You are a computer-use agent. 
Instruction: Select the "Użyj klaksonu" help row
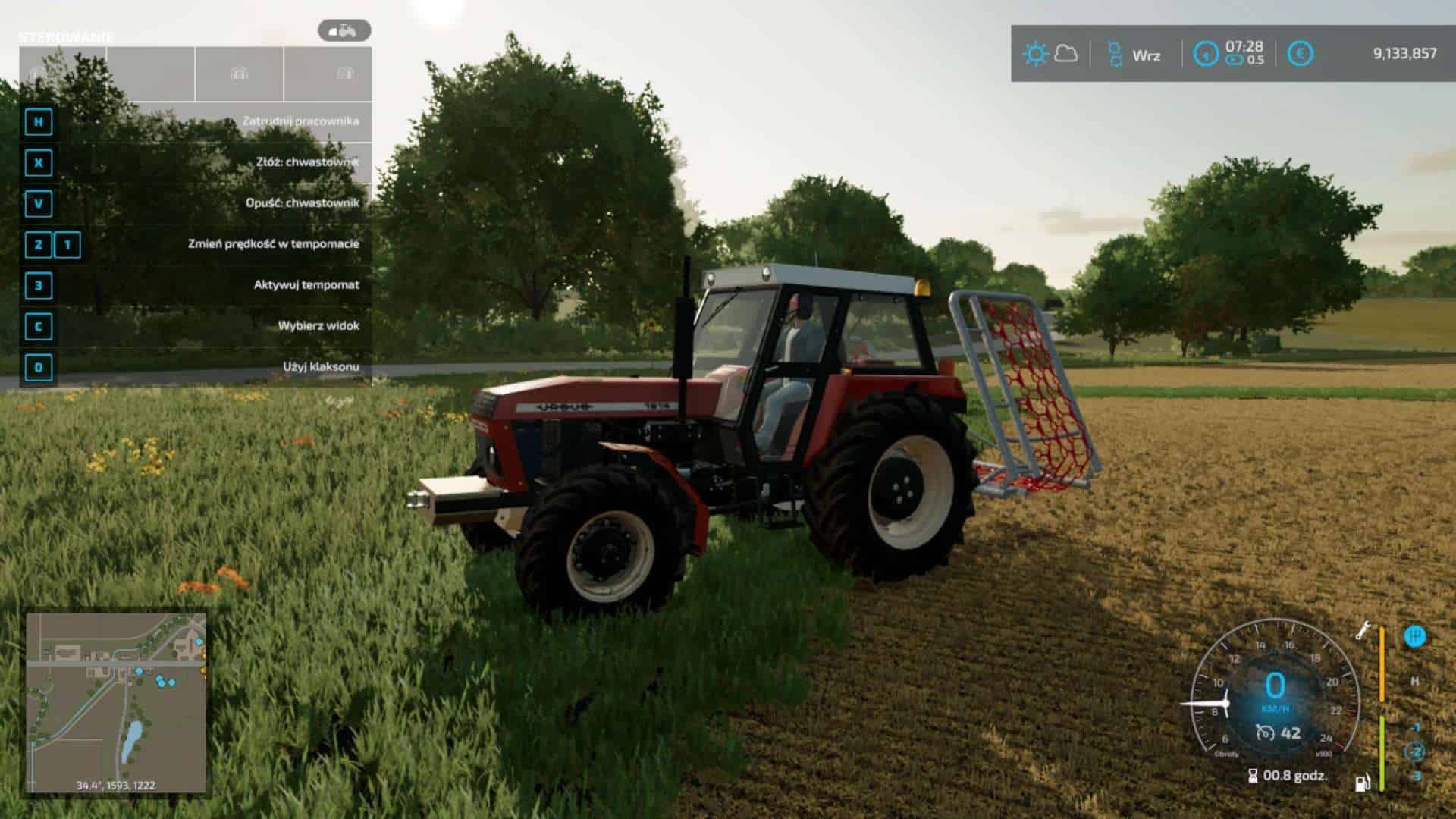[196, 367]
